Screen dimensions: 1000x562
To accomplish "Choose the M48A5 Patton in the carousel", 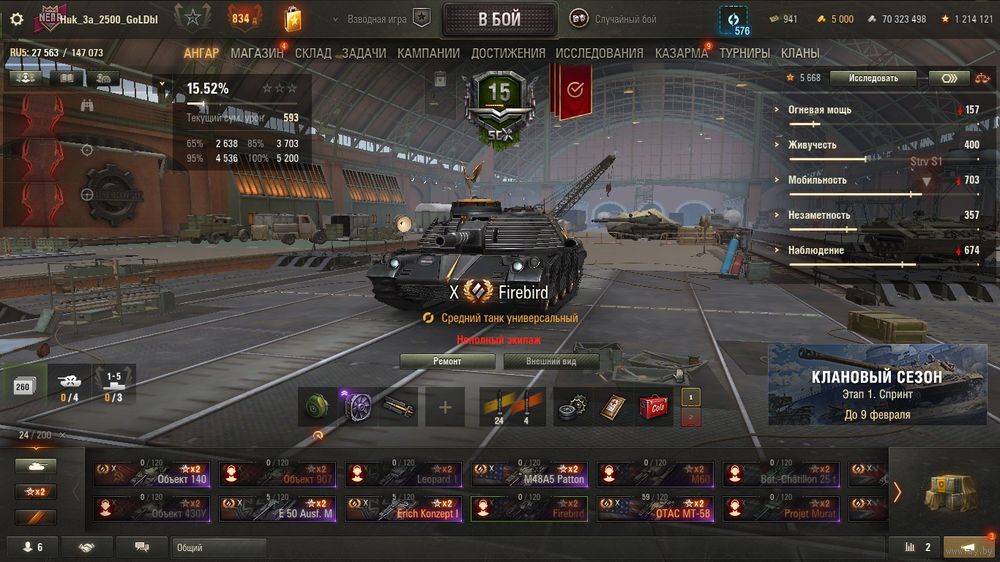I will coord(529,474).
